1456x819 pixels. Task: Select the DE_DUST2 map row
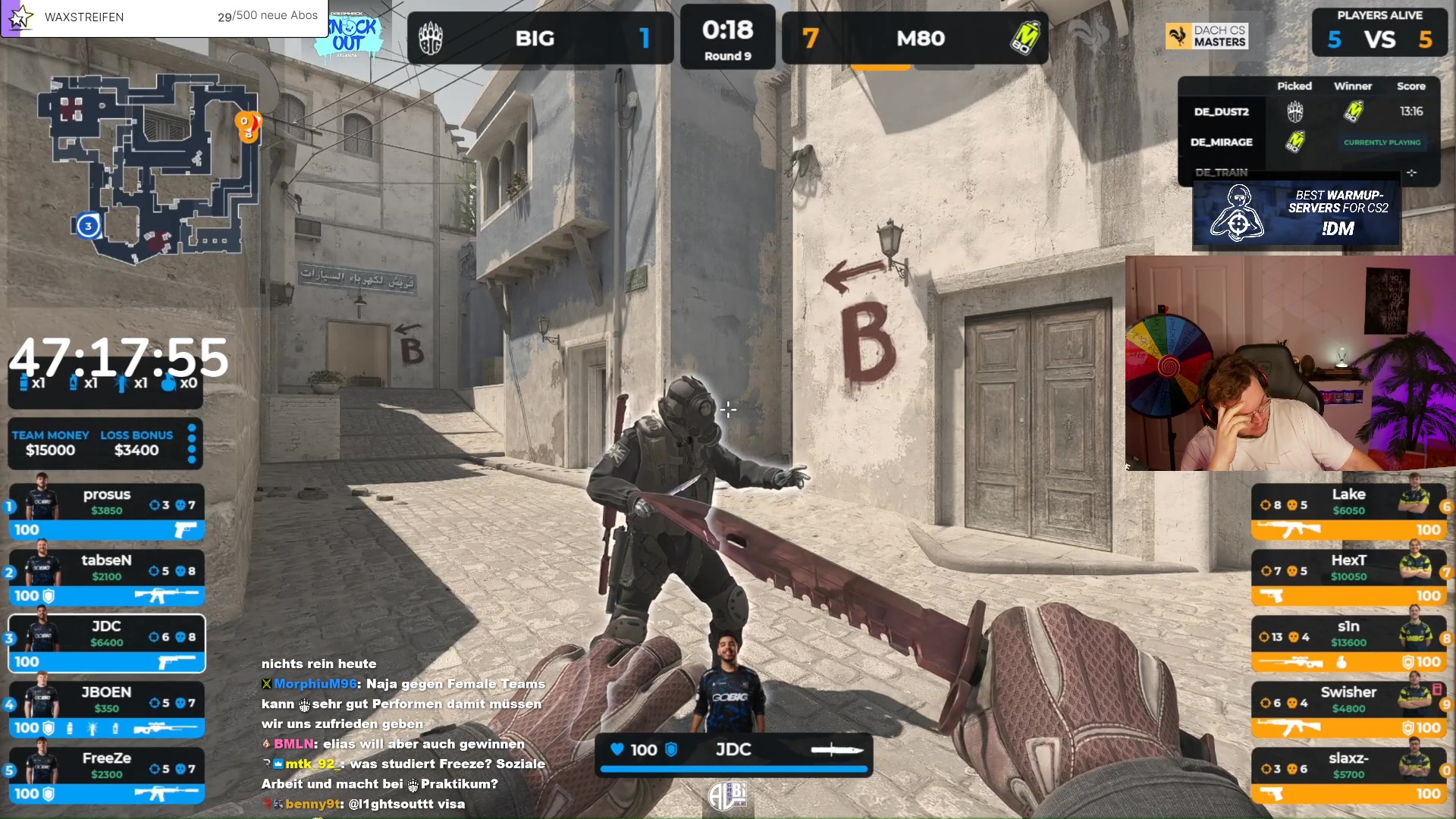pyautogui.click(x=1309, y=111)
